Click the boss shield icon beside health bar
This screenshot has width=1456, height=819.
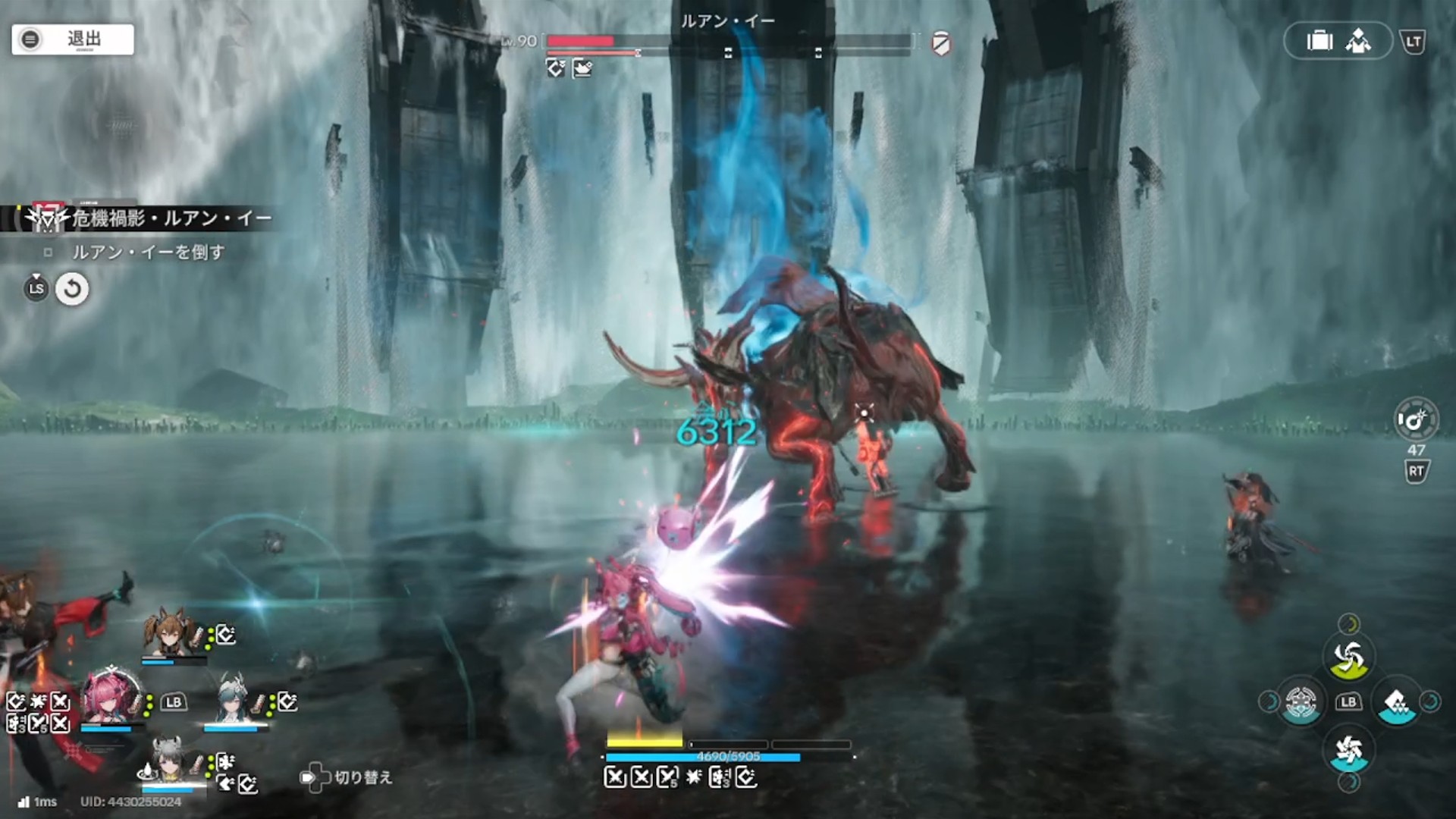pos(941,43)
